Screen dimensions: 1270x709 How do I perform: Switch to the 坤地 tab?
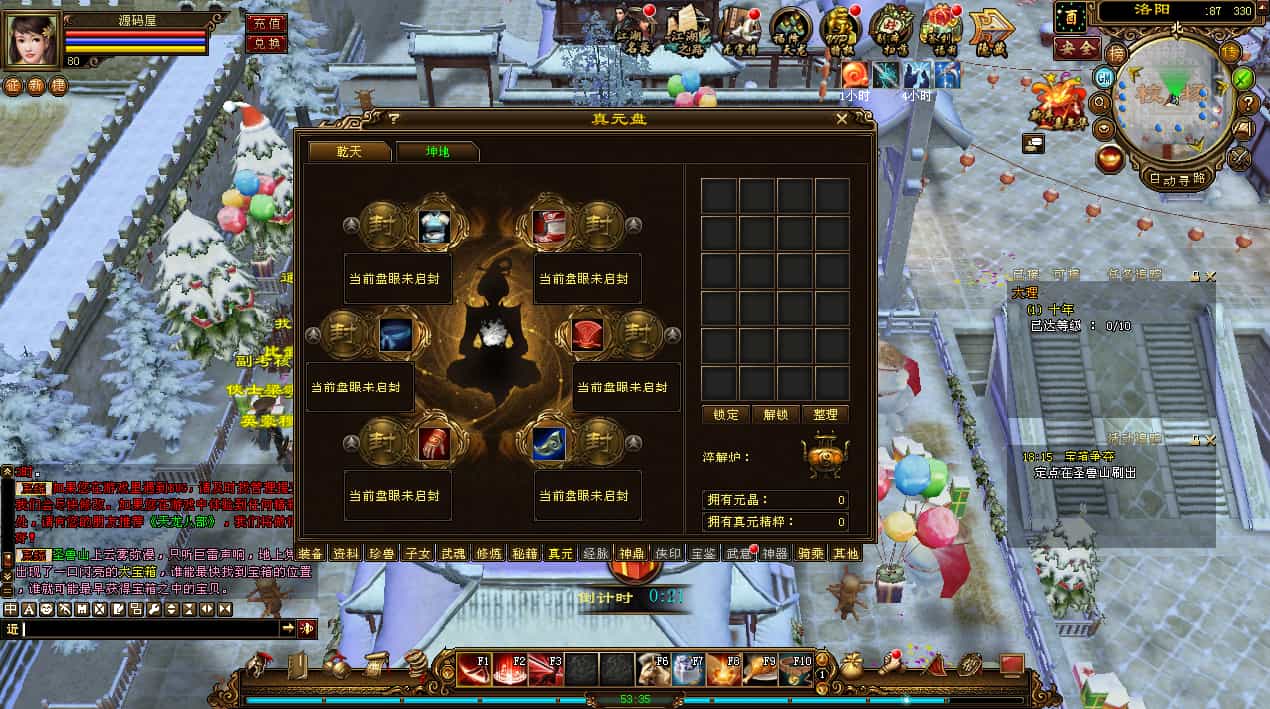[437, 152]
